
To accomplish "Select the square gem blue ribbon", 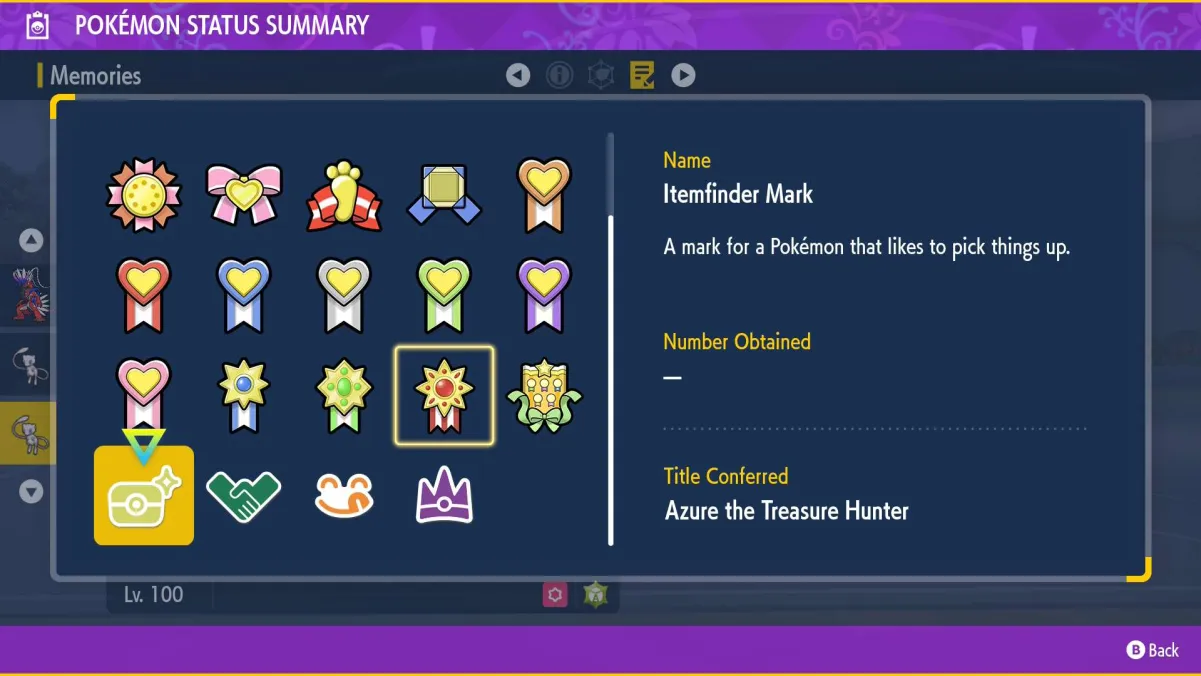I will click(x=444, y=195).
